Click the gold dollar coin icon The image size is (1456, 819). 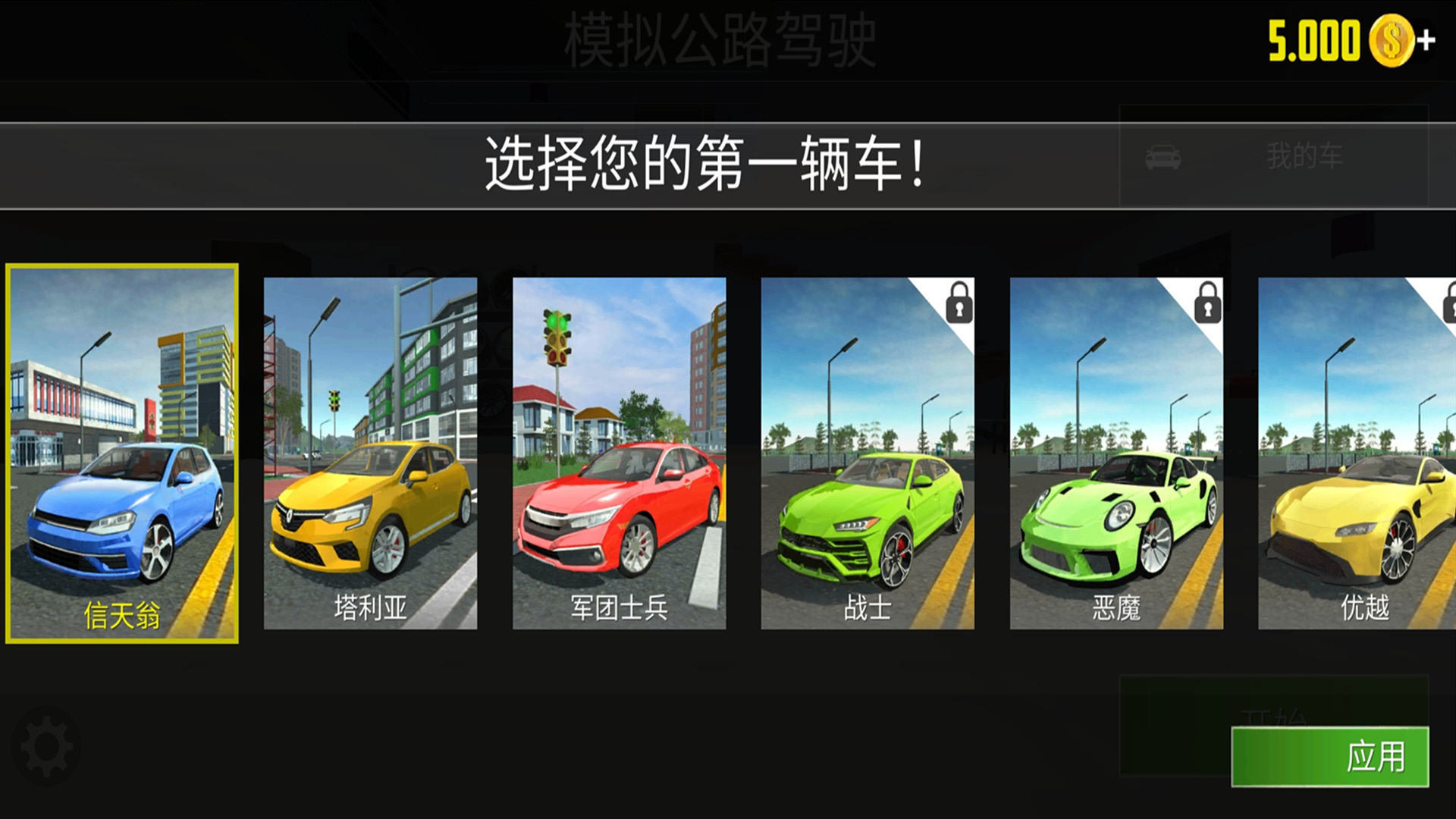coord(1394,38)
